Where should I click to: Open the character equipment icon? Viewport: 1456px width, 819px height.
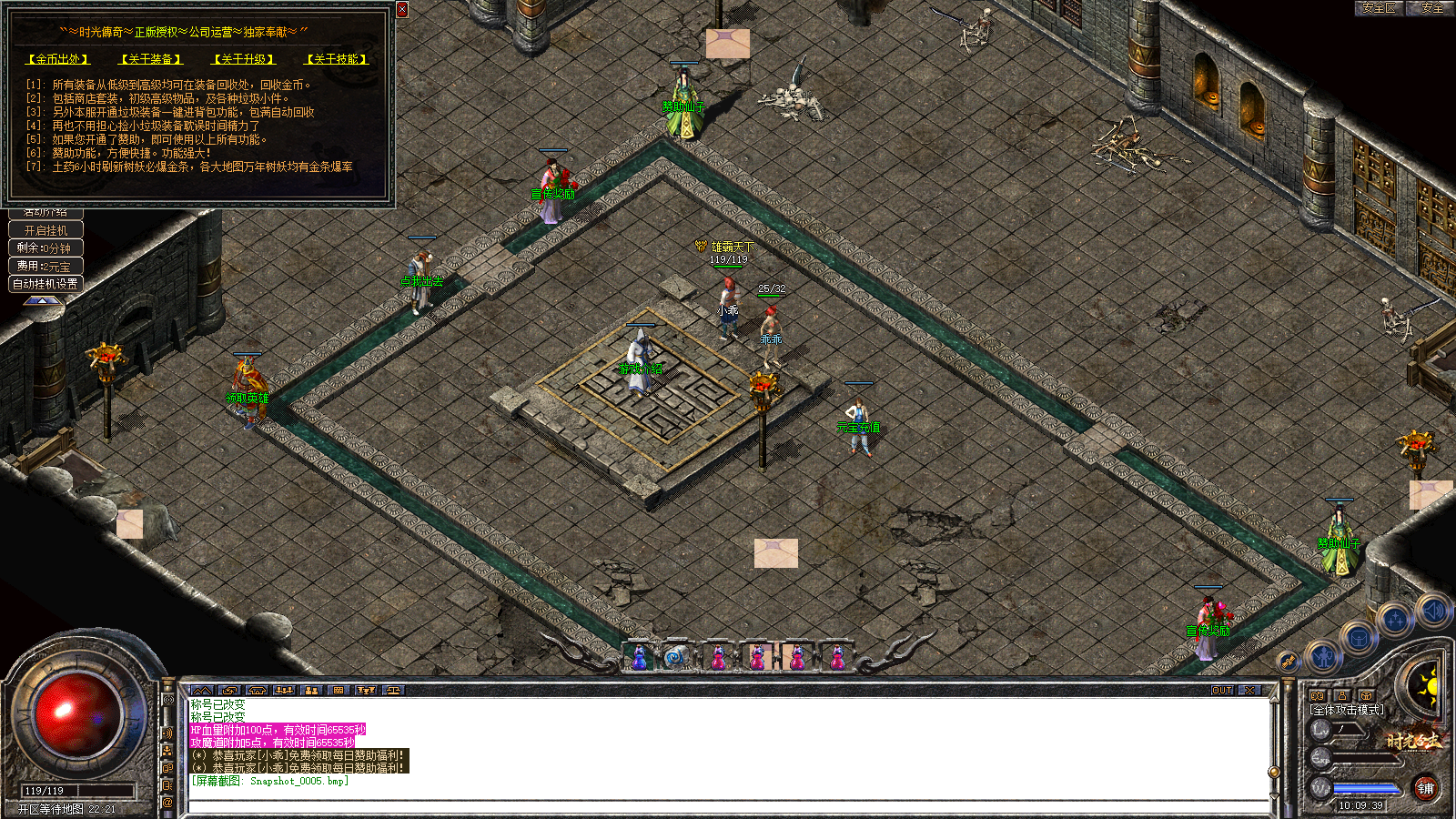1323,656
